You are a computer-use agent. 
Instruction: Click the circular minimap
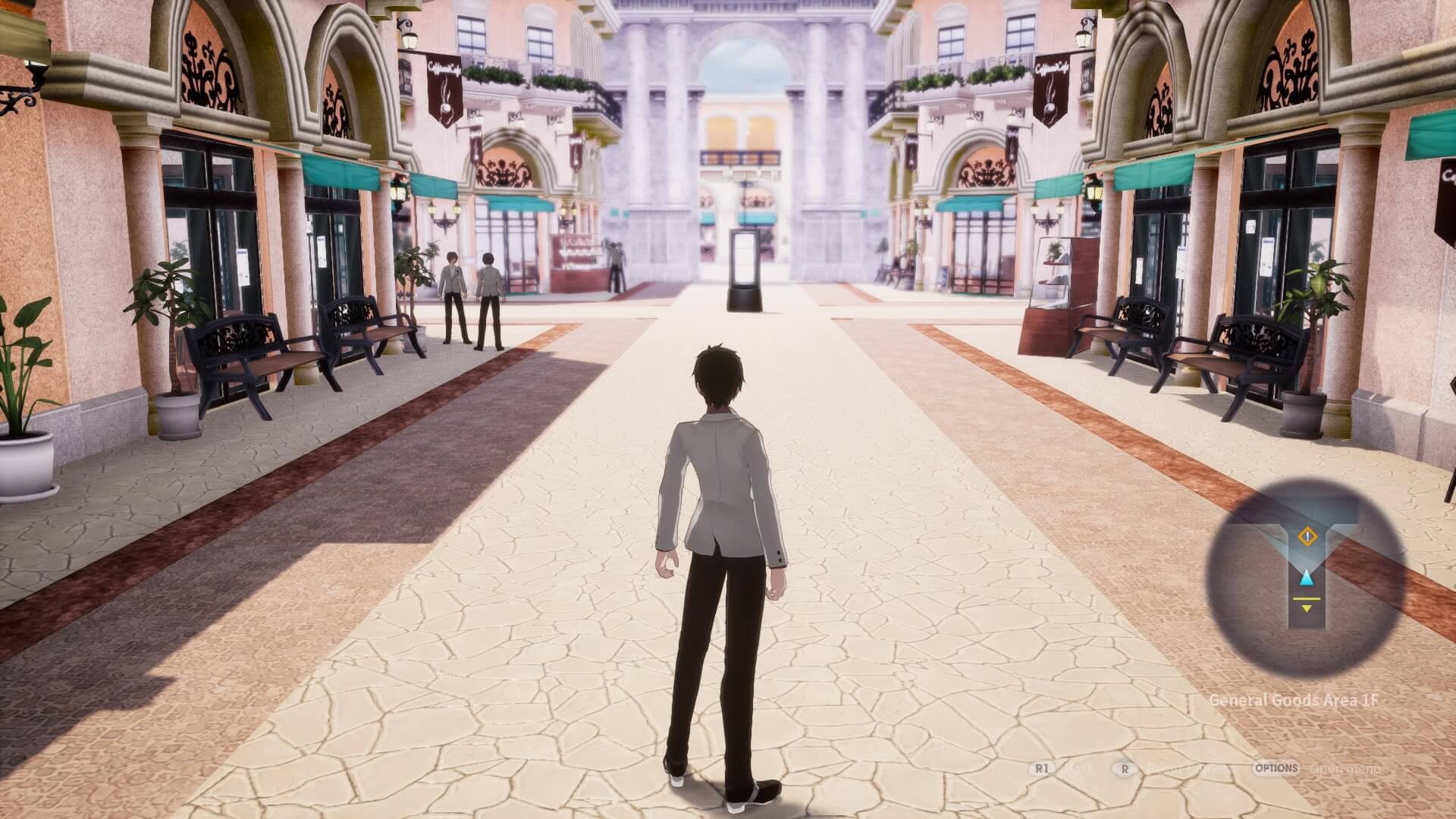click(1306, 577)
